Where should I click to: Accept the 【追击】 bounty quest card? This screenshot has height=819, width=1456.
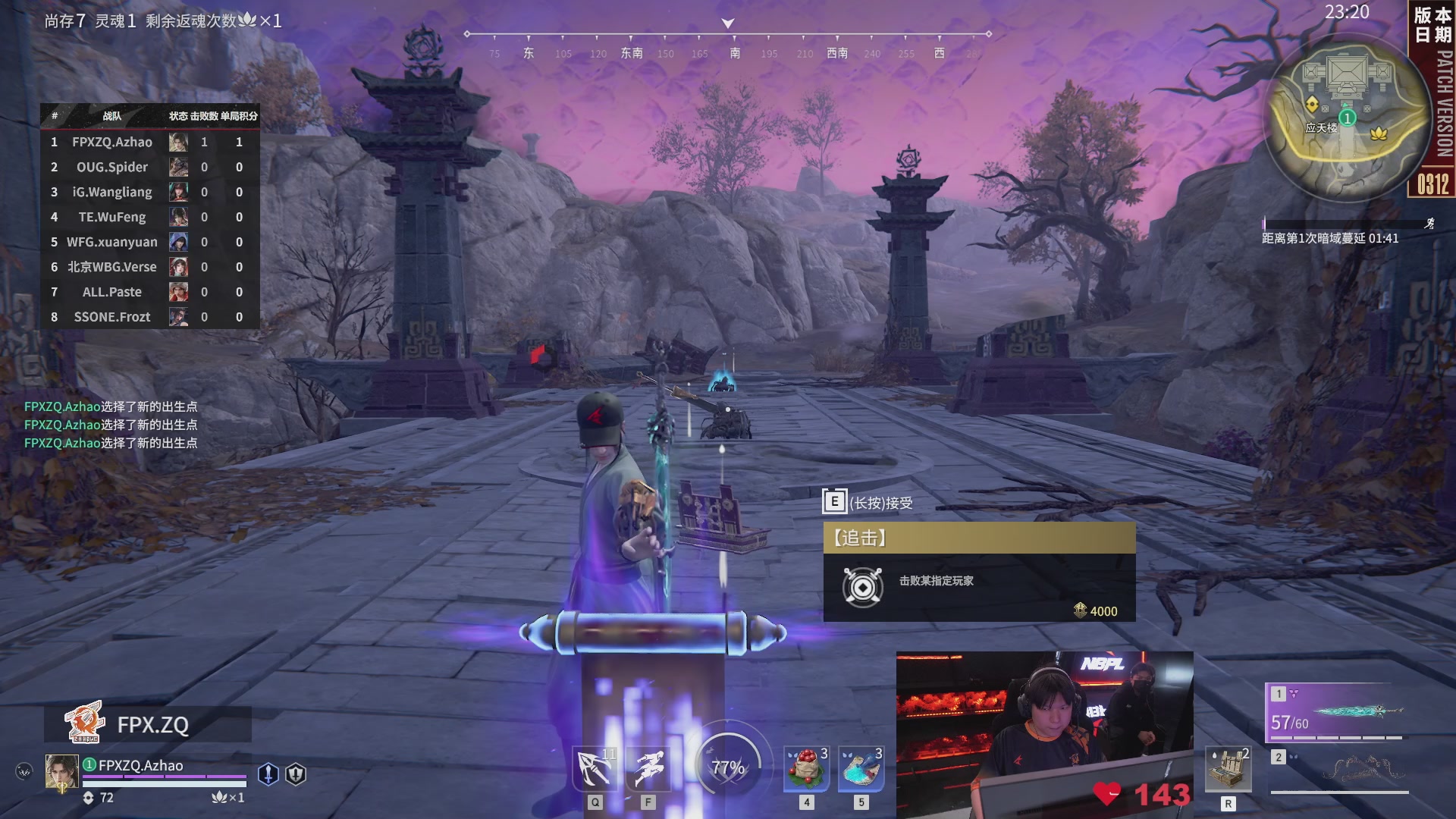(x=979, y=573)
